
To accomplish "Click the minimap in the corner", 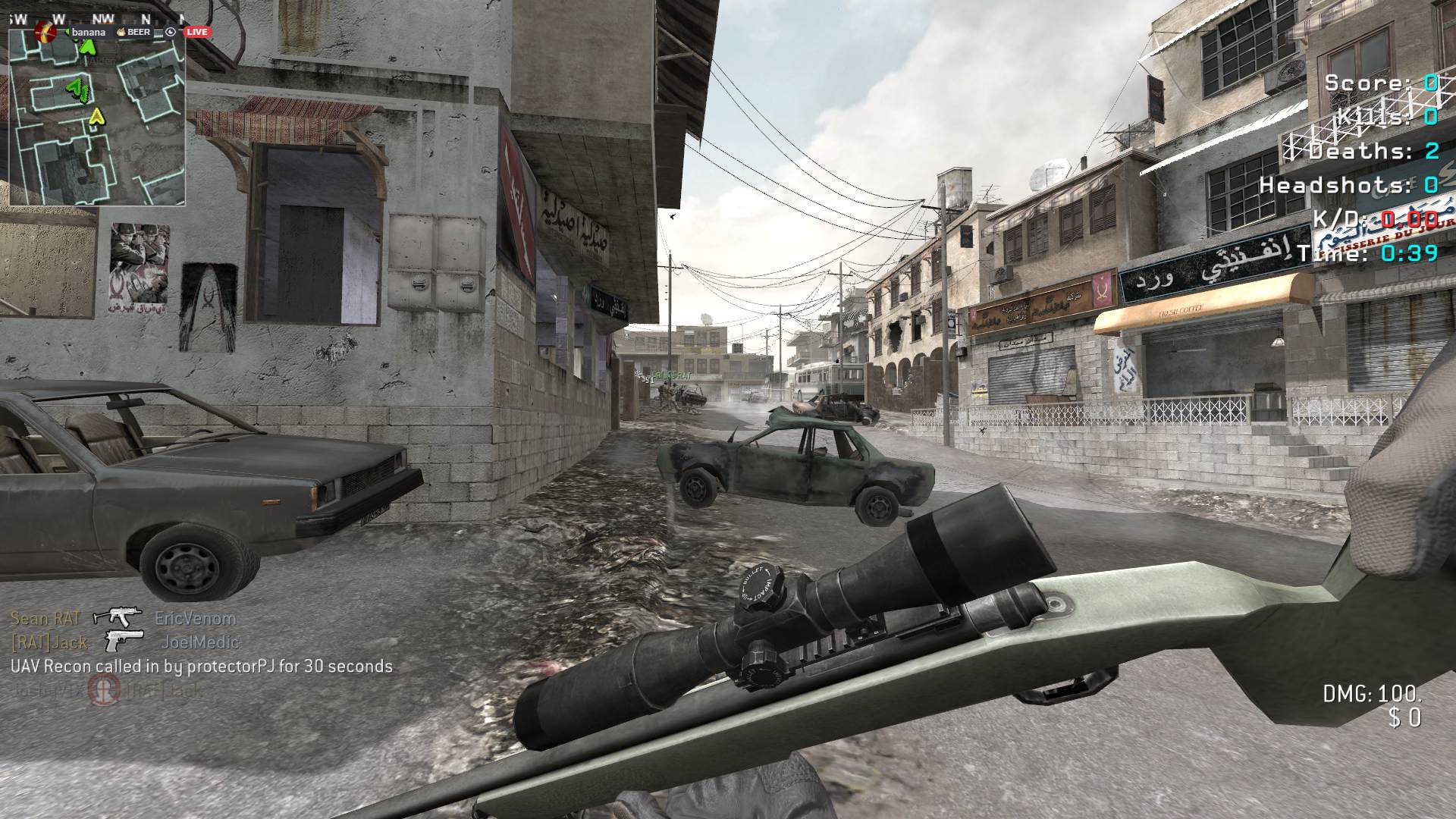I will pos(97,121).
